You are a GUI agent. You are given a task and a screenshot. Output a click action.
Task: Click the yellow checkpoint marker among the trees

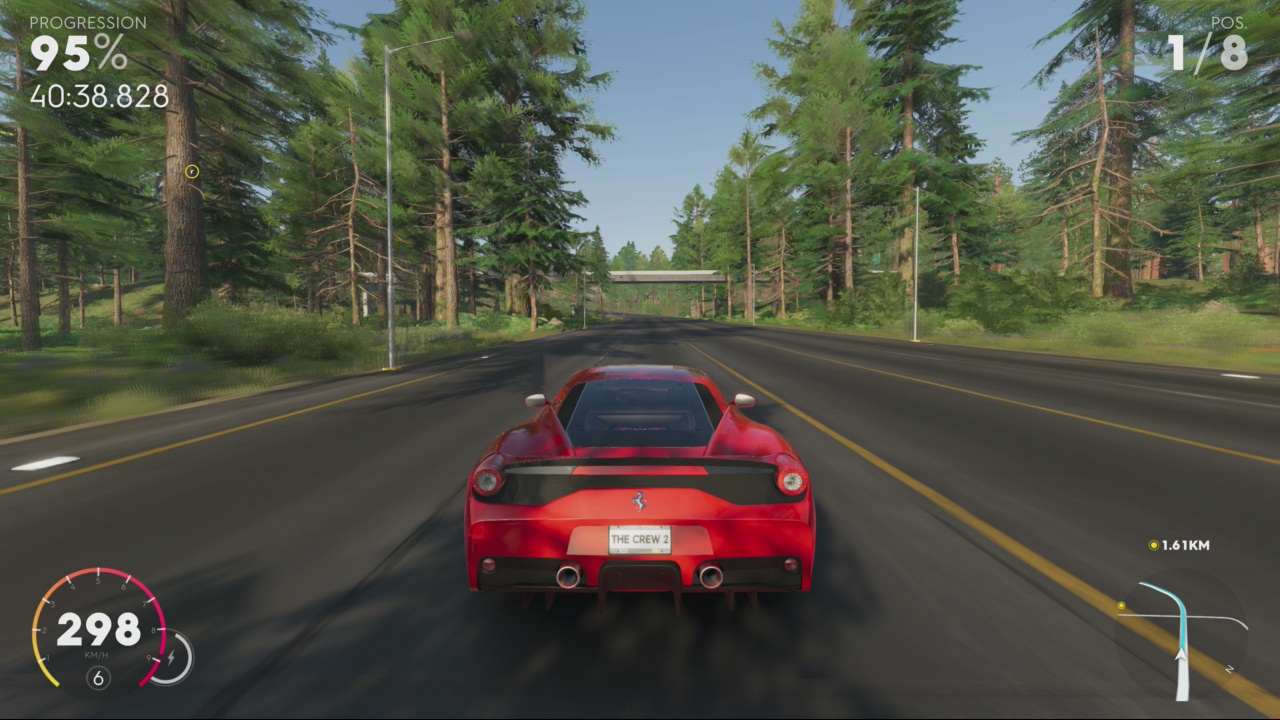[192, 171]
